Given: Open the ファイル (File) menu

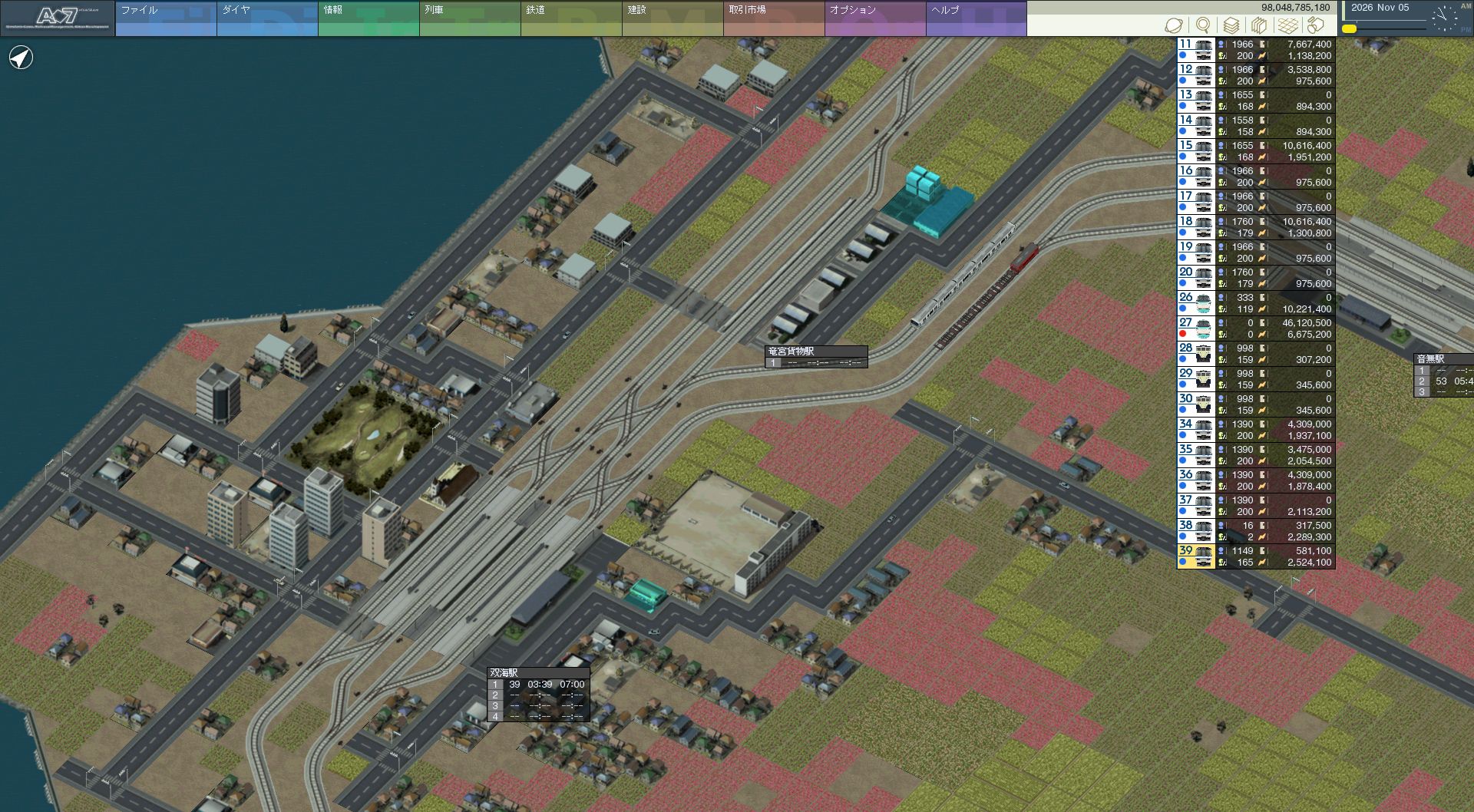Looking at the screenshot, I should (165, 18).
